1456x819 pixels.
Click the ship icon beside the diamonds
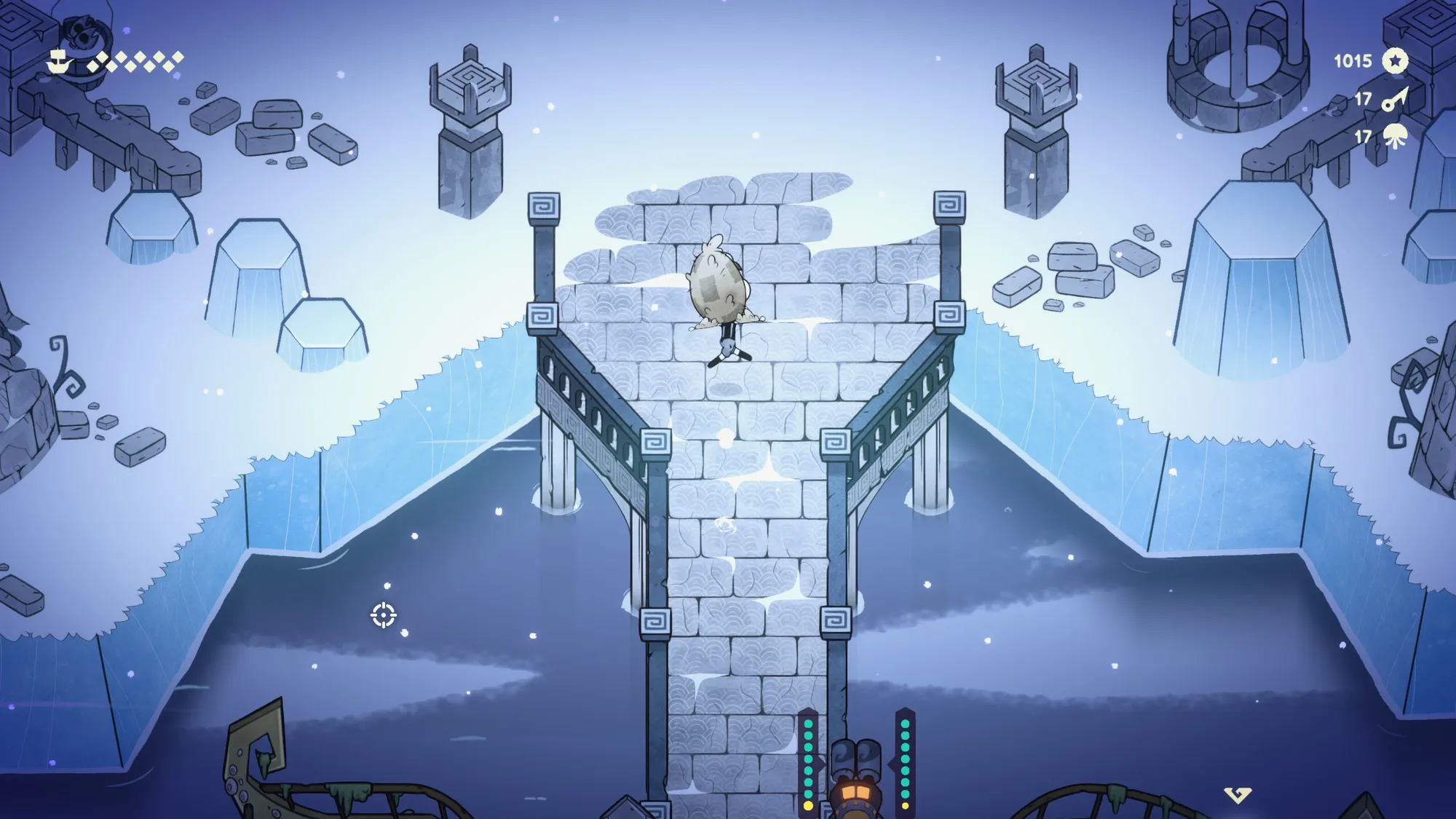coord(61,62)
